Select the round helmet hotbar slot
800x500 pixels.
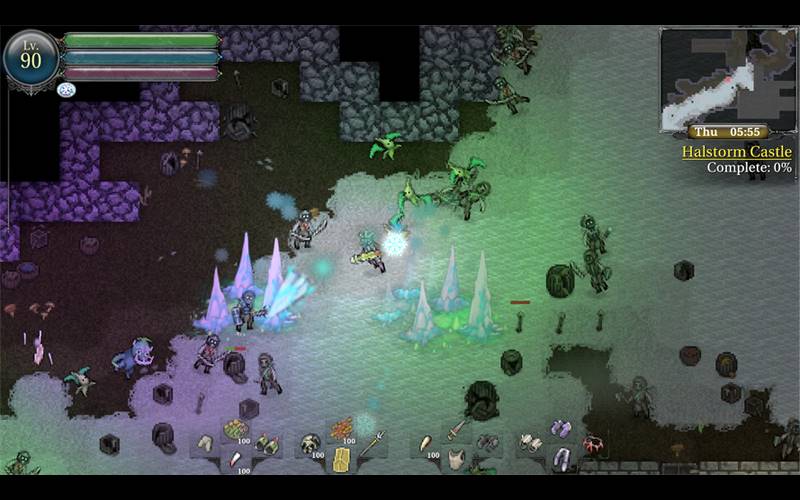pos(311,442)
